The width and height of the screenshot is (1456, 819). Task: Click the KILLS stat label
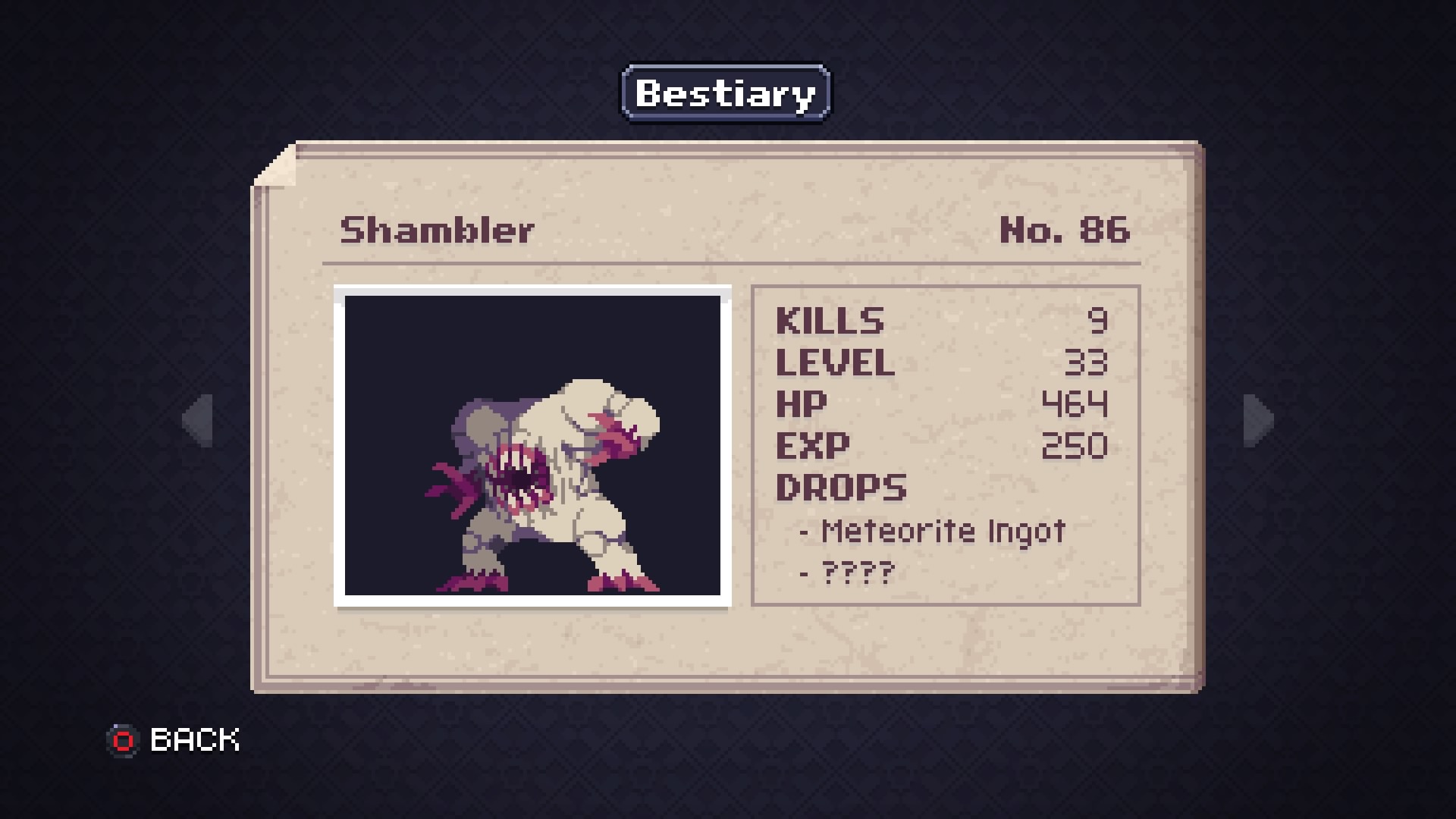click(x=830, y=321)
